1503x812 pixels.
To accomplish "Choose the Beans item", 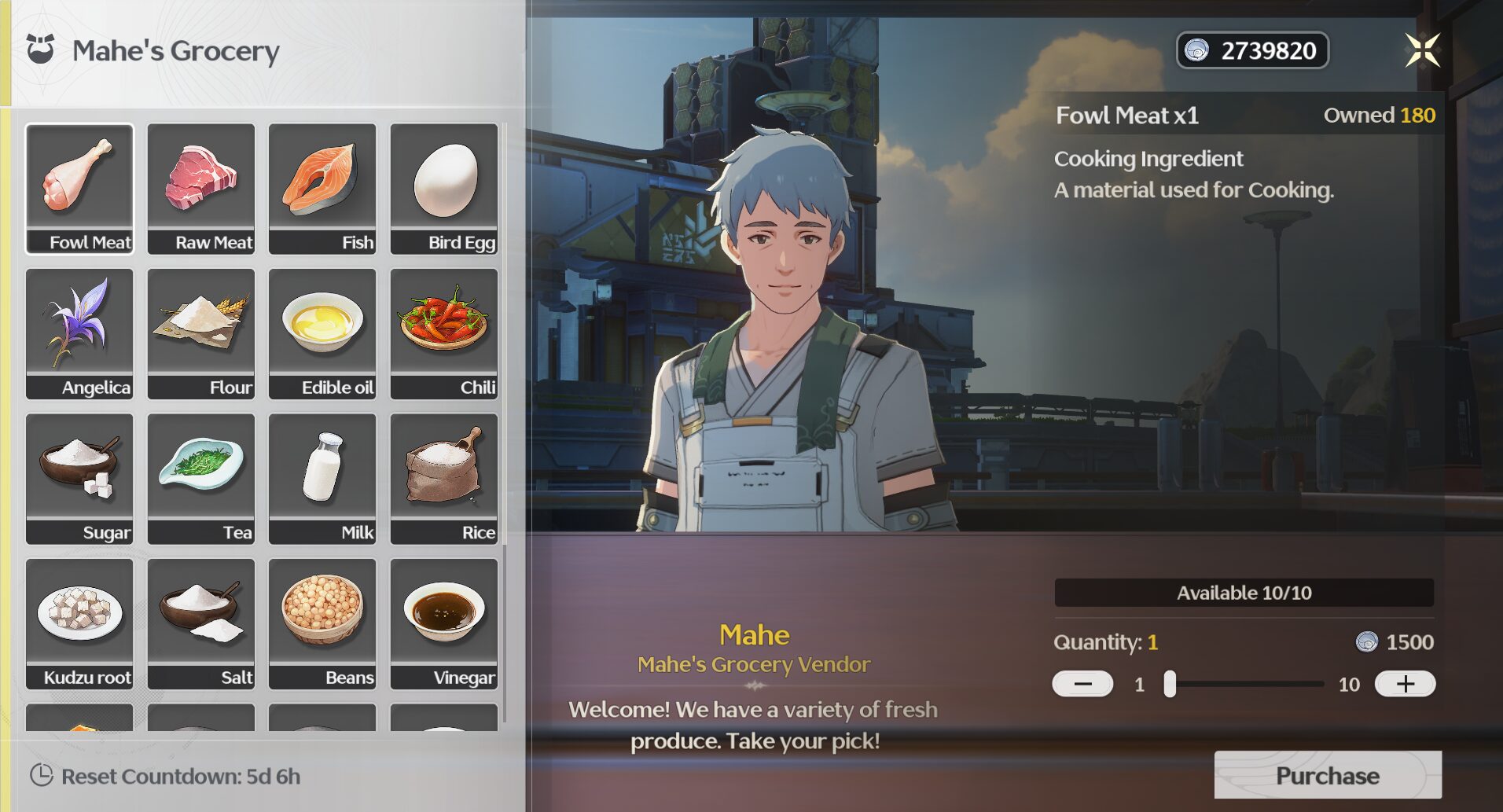I will [x=322, y=623].
